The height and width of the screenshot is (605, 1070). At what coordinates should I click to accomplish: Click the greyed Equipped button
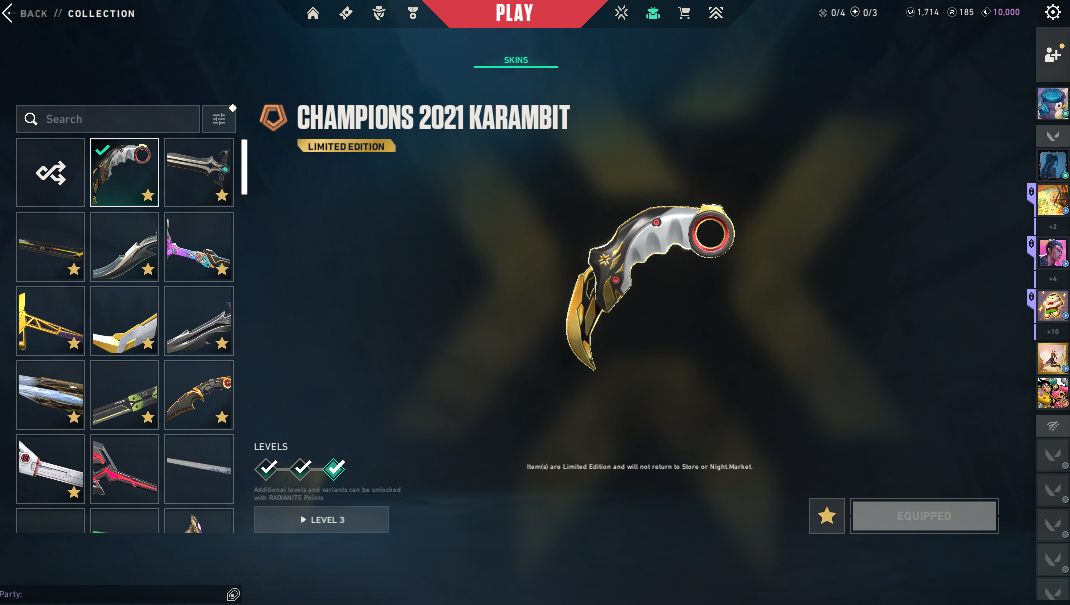point(924,516)
